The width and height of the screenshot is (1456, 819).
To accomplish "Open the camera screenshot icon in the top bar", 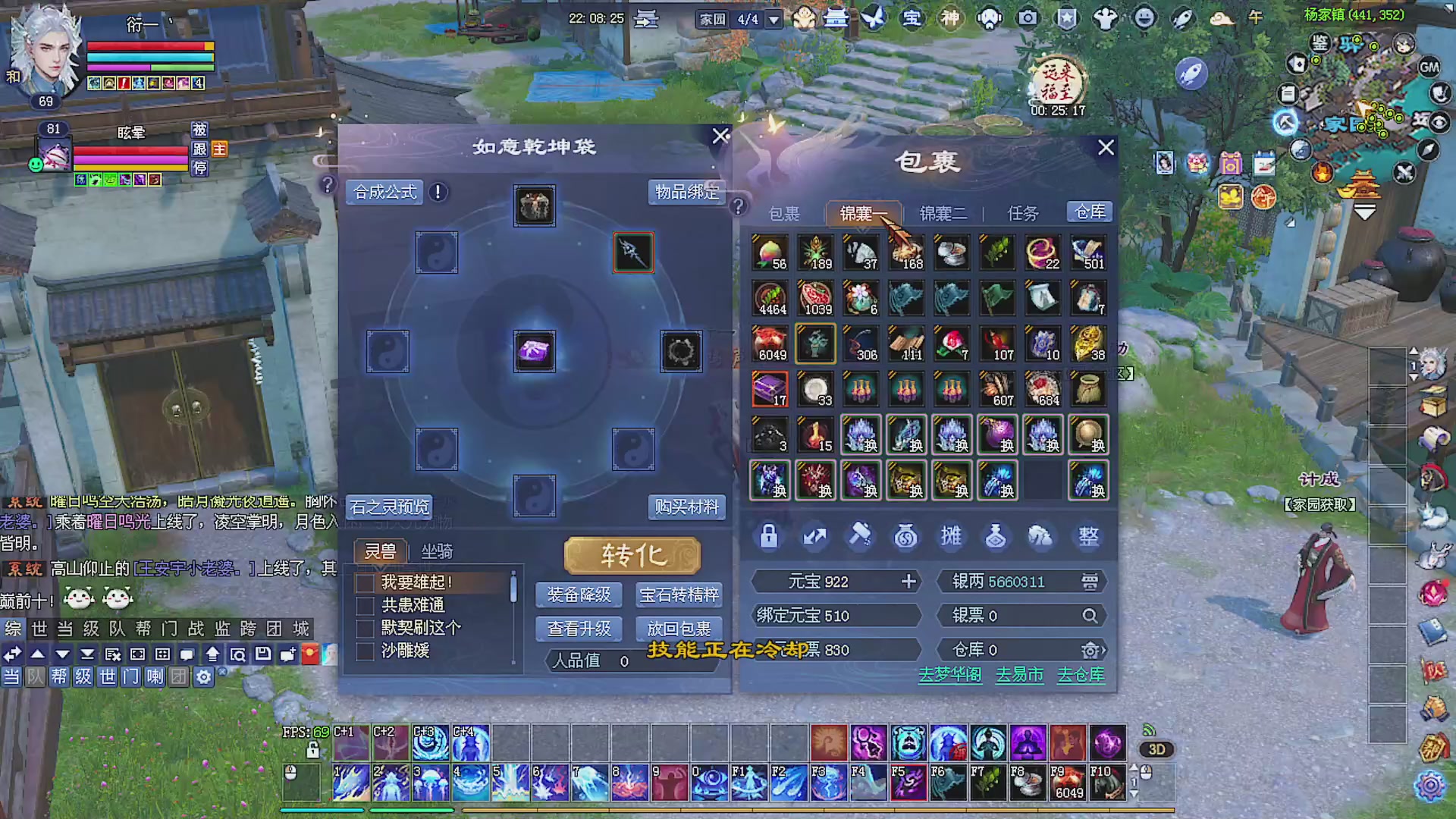I will pyautogui.click(x=1028, y=18).
